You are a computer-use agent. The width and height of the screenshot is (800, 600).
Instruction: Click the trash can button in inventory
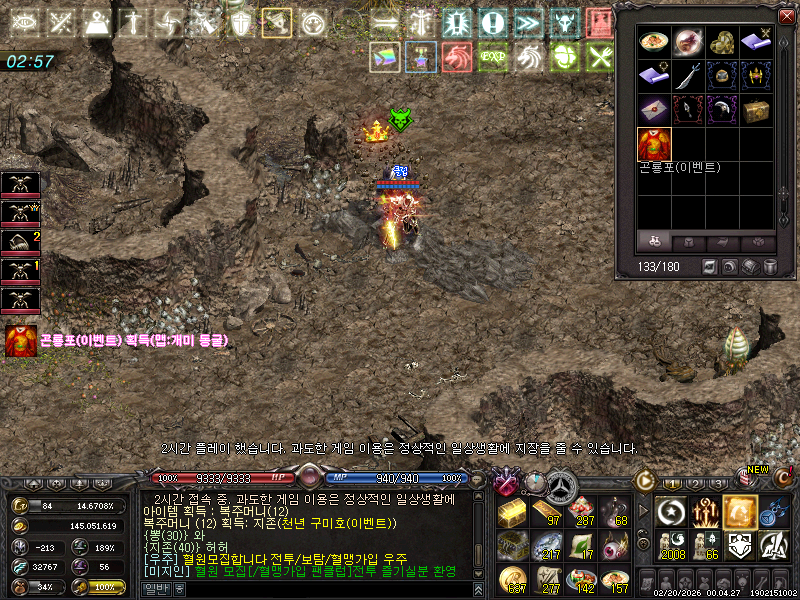(770, 267)
